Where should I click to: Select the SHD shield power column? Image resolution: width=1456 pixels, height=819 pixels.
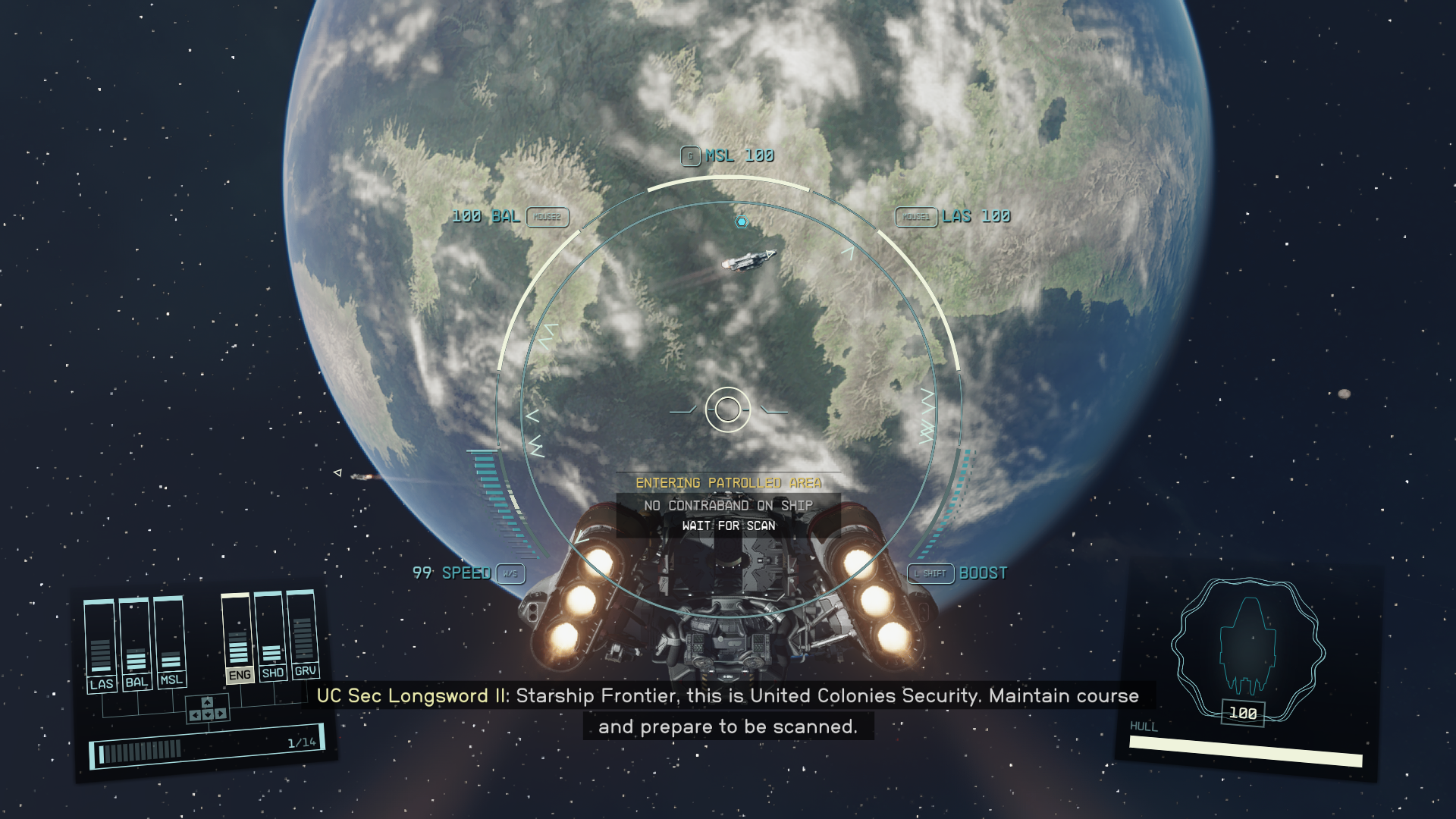[271, 635]
